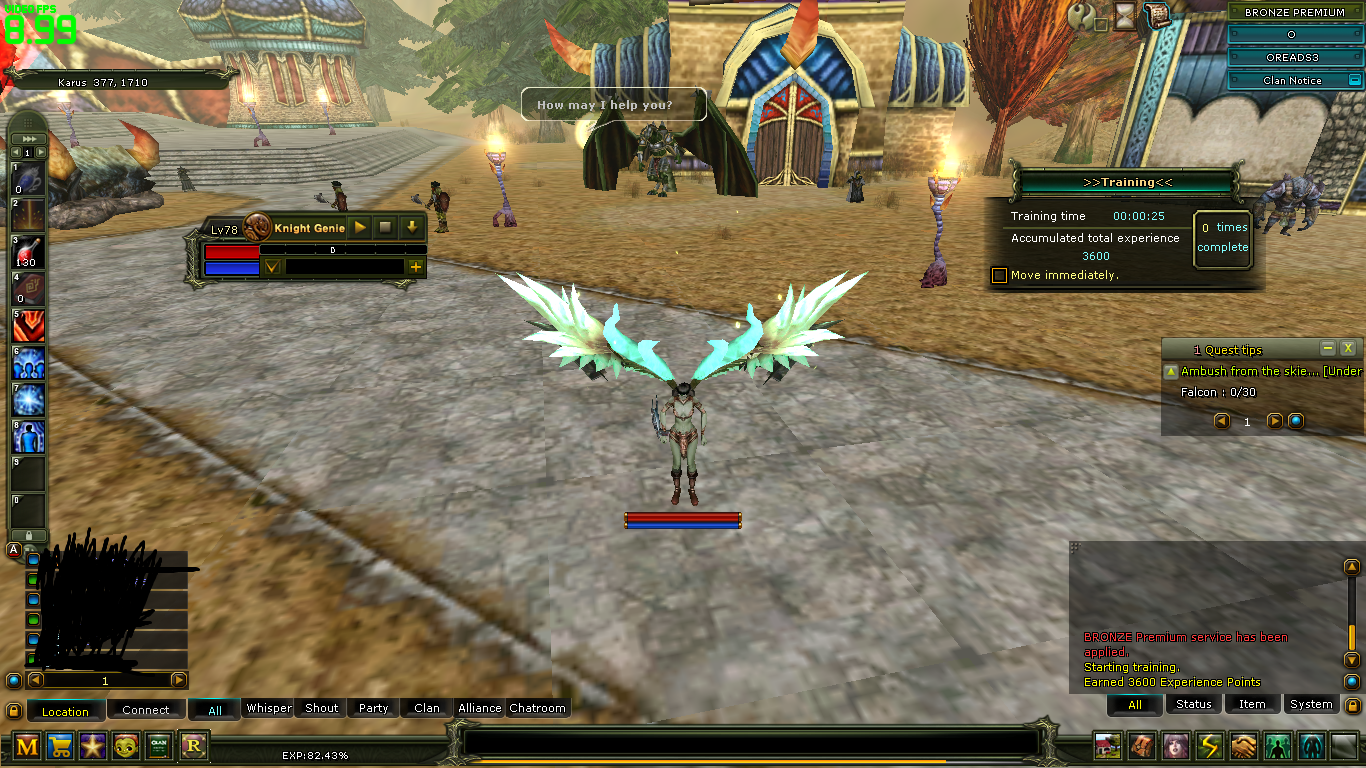Screen dimensions: 1366x768
Task: Open the gold M menu button
Action: (x=27, y=745)
